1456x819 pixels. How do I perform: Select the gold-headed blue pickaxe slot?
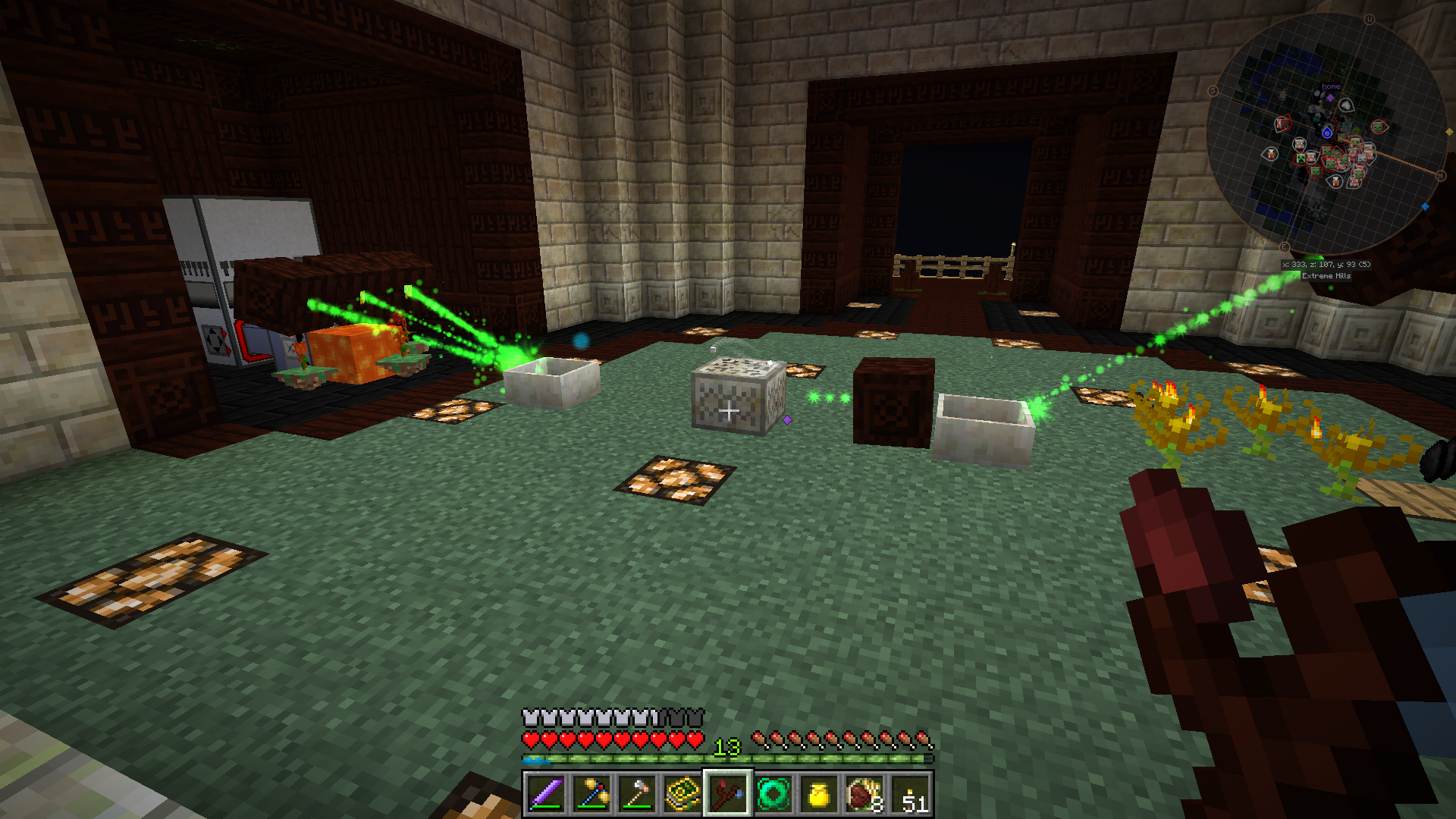(591, 794)
